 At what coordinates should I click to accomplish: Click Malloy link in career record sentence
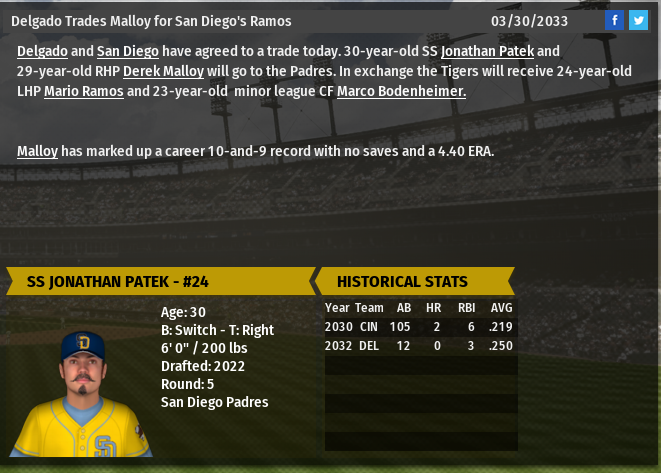[x=37, y=151]
